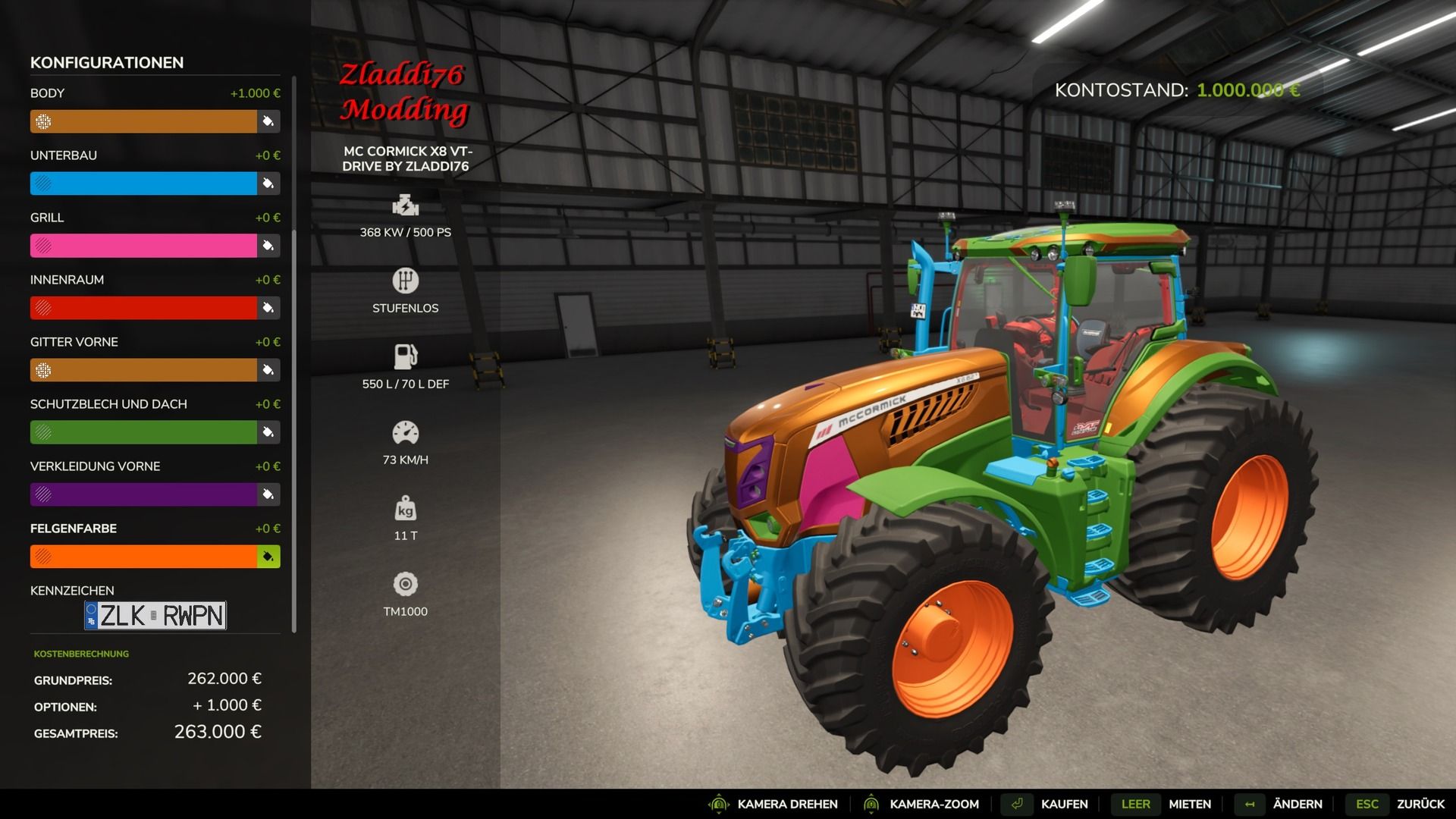This screenshot has height=819, width=1456.
Task: Pick the orange Felgenfarbe color bar
Action: [x=144, y=557]
